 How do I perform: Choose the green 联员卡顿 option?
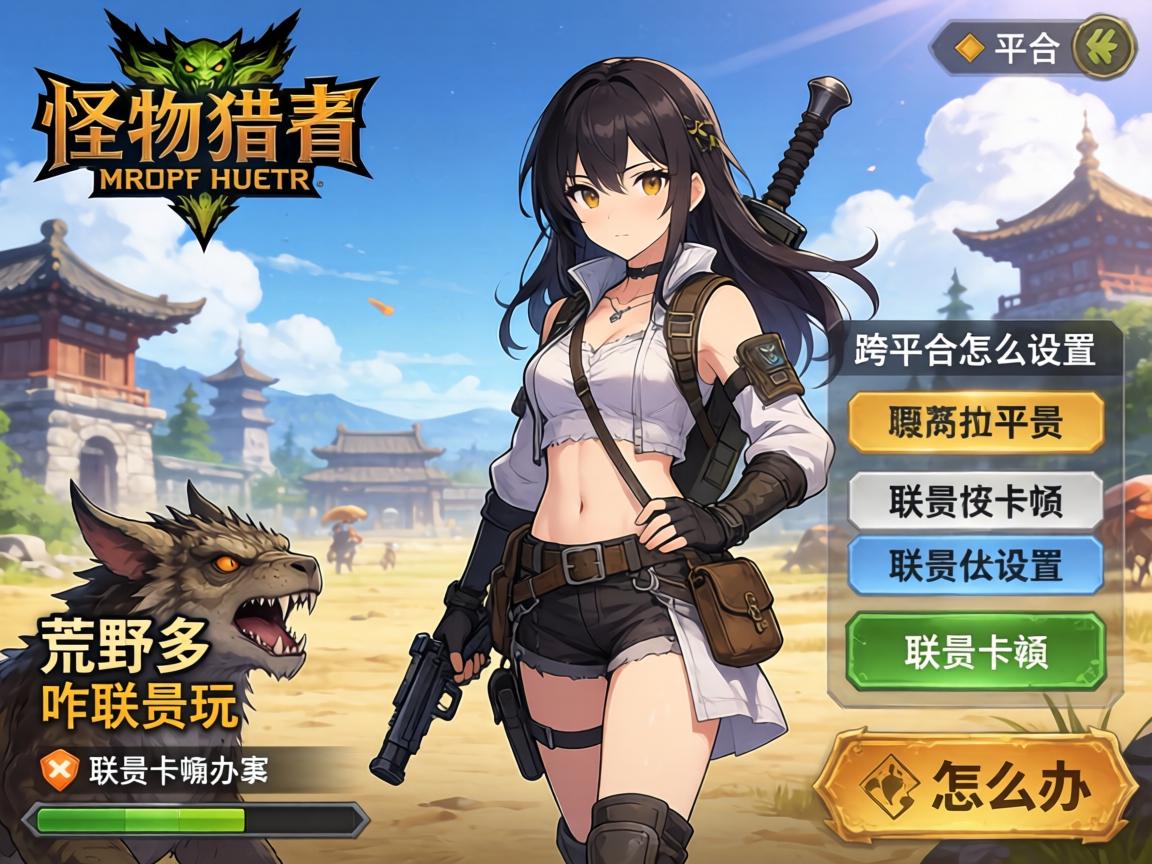click(975, 651)
